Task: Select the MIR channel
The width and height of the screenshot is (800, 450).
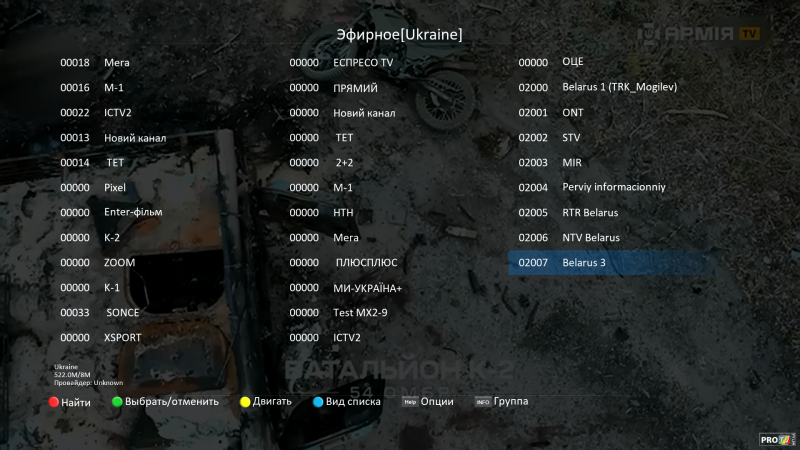Action: (x=571, y=162)
